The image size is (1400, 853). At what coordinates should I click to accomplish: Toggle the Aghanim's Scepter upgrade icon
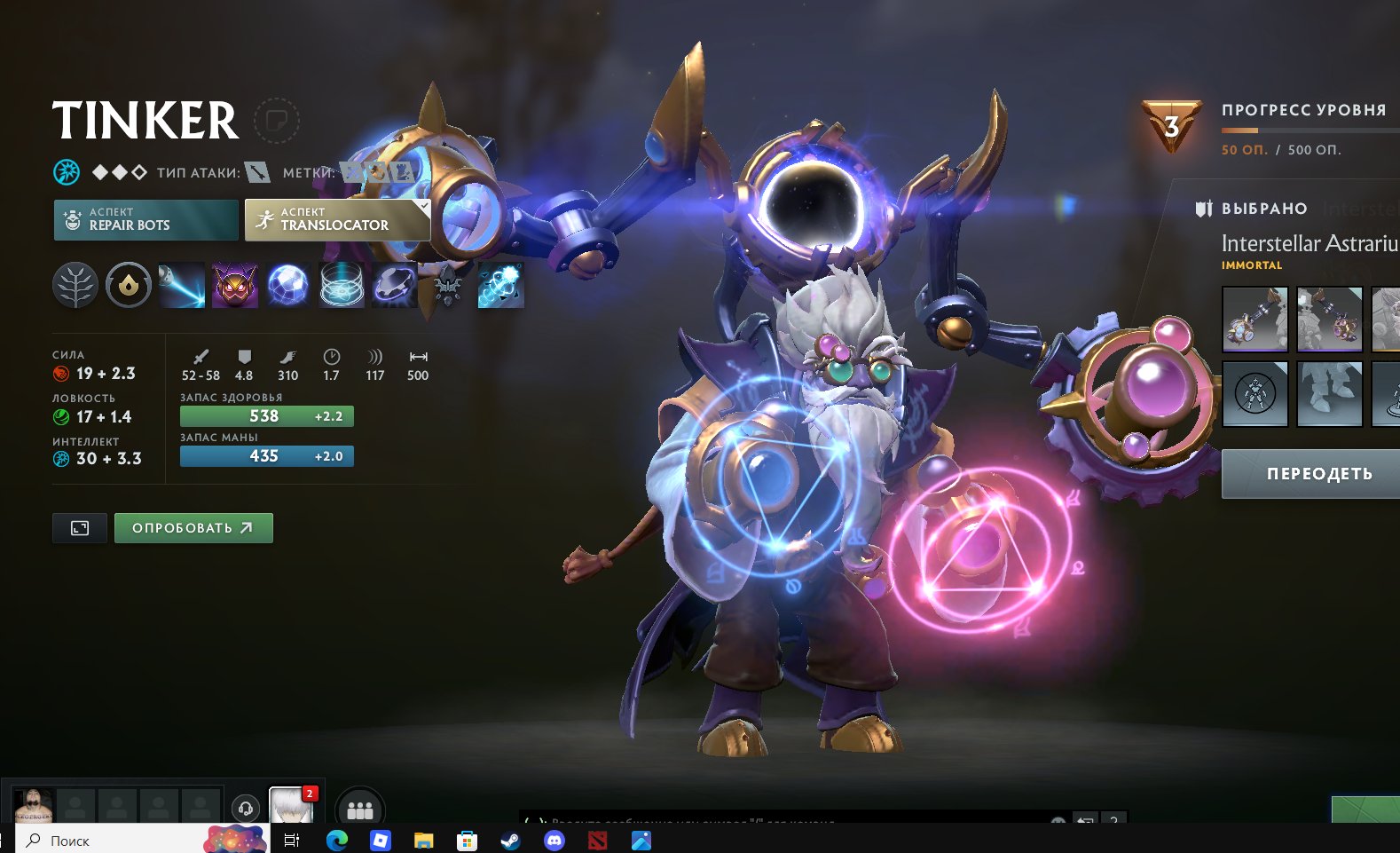pos(446,286)
